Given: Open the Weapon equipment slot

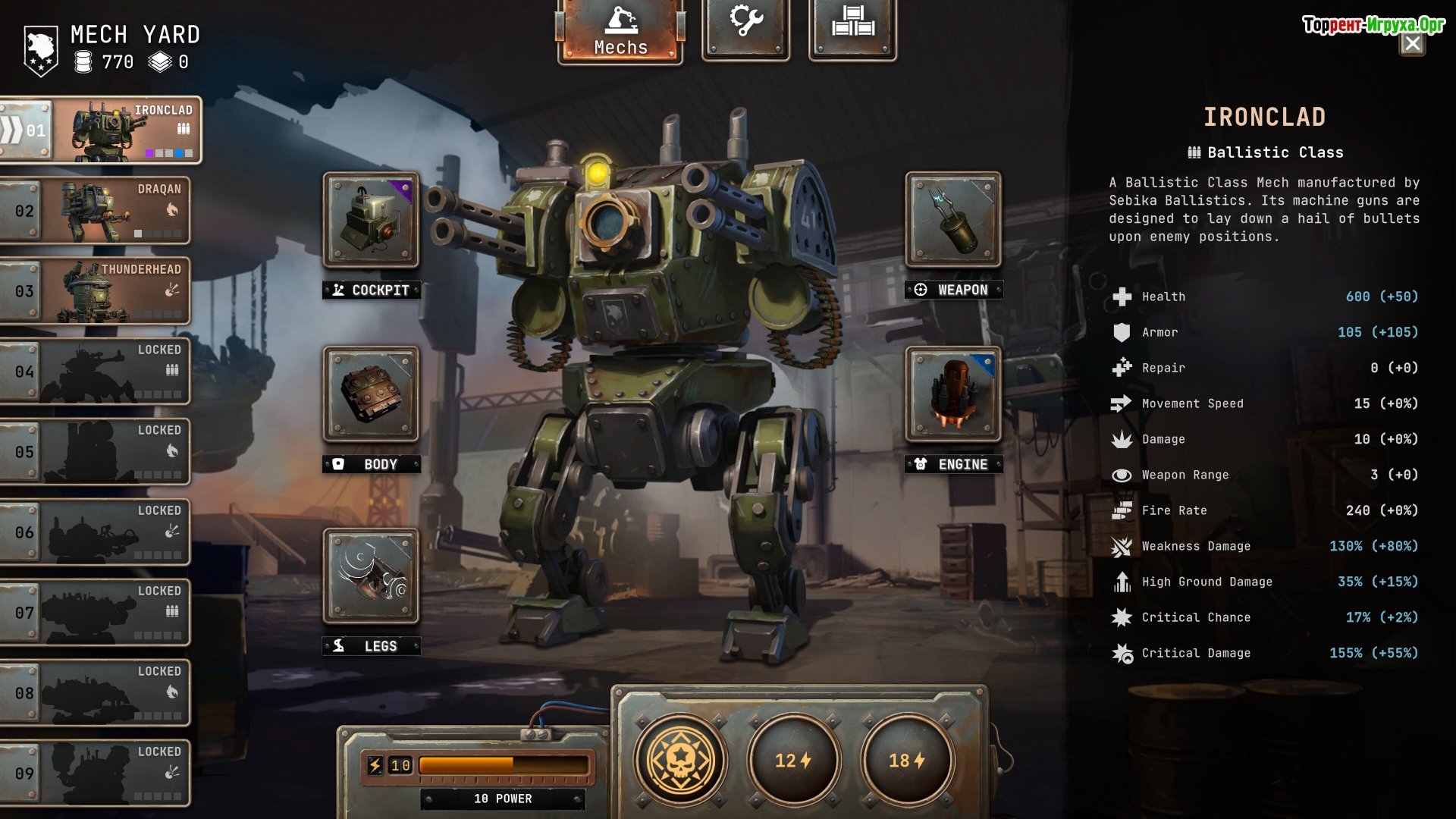Looking at the screenshot, I should [x=953, y=220].
